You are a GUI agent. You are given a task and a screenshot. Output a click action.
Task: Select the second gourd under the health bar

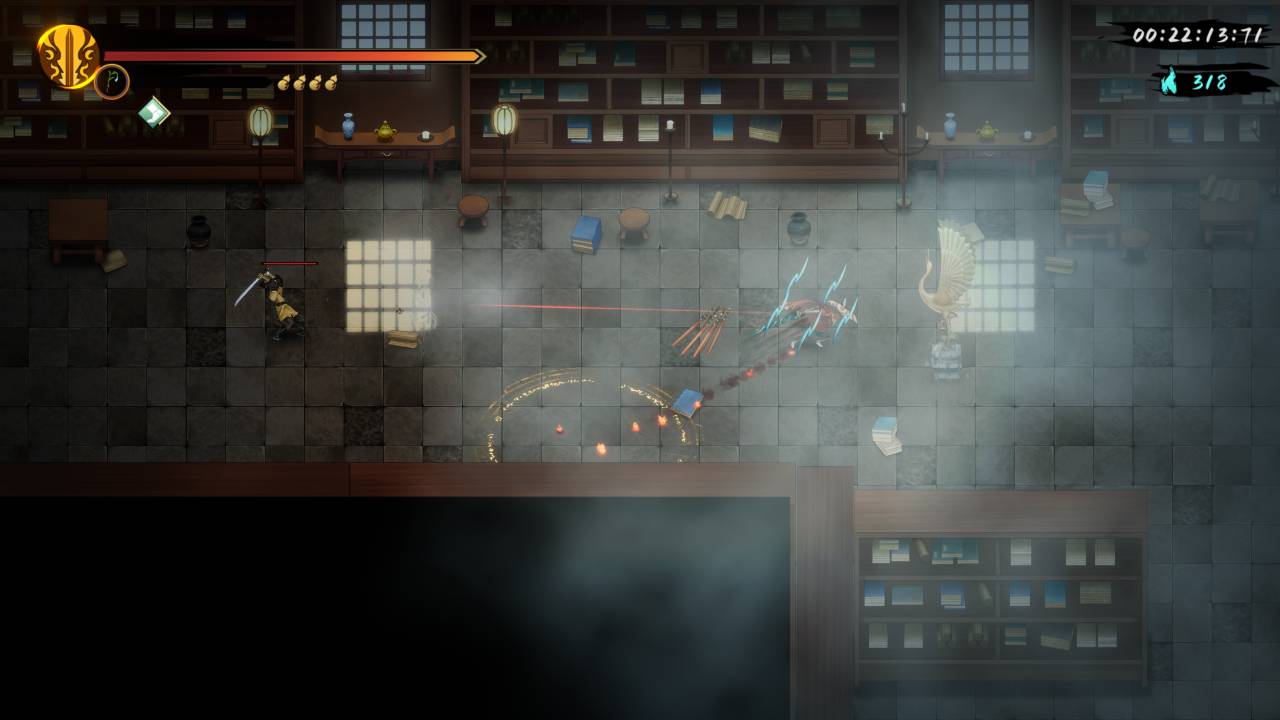299,84
